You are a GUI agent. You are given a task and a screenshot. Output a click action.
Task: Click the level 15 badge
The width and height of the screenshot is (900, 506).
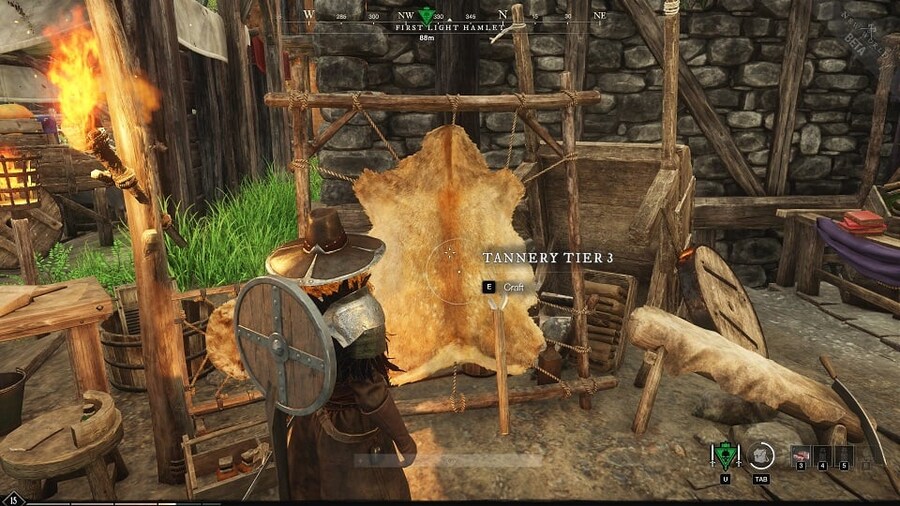pyautogui.click(x=14, y=499)
